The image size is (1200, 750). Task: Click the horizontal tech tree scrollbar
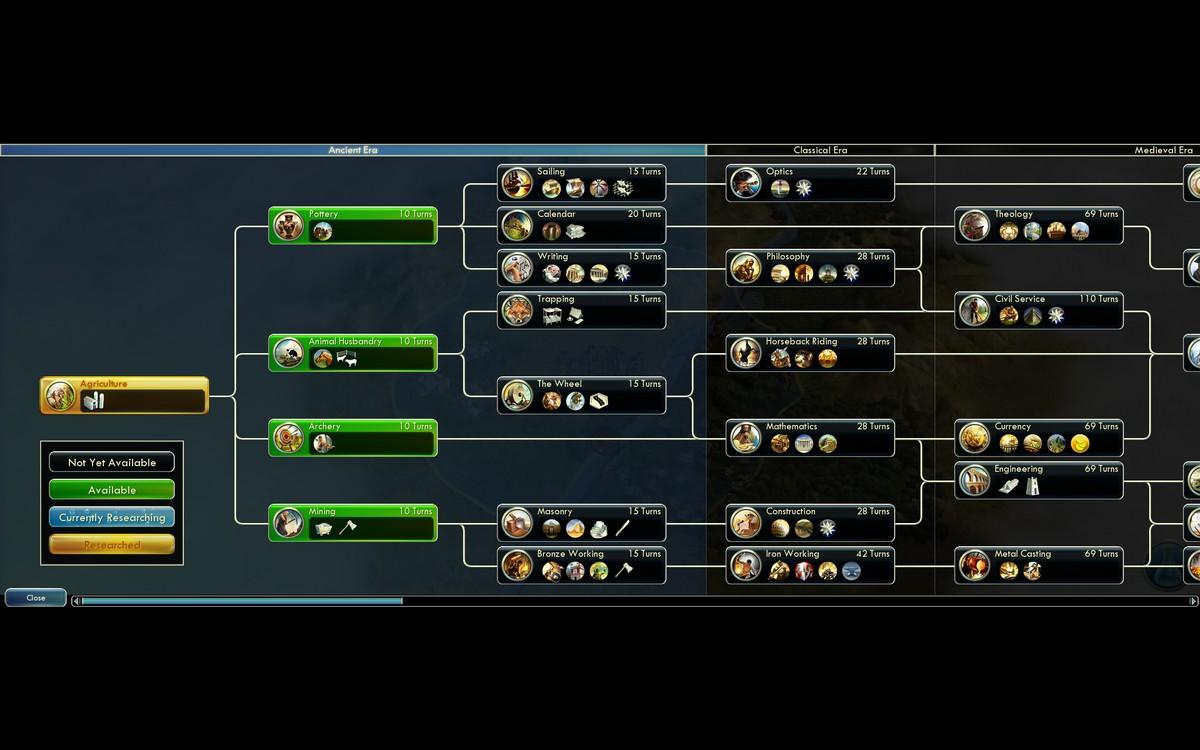point(242,601)
